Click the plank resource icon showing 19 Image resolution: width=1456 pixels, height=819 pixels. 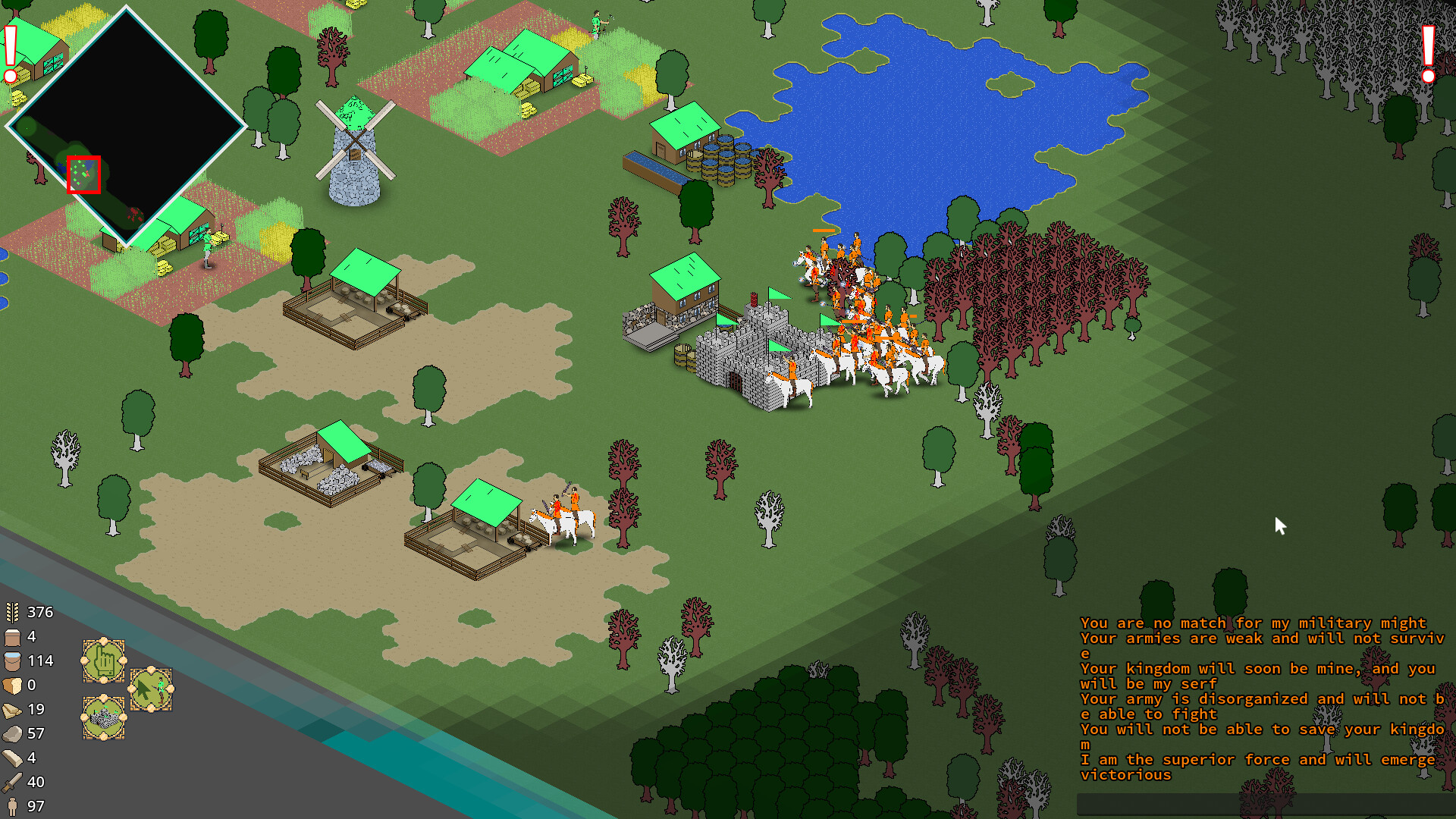[x=11, y=709]
